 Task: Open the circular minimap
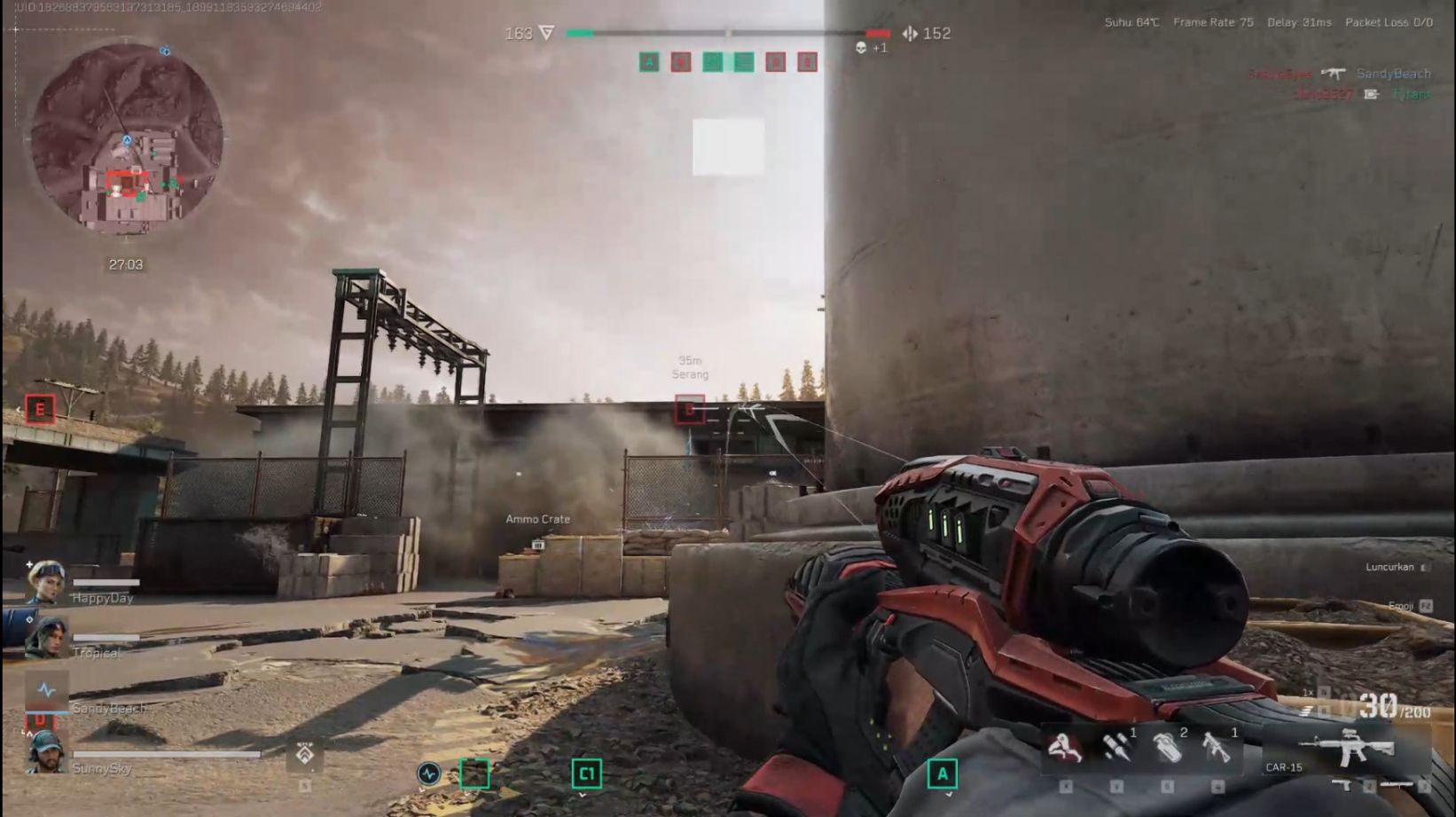[127, 138]
